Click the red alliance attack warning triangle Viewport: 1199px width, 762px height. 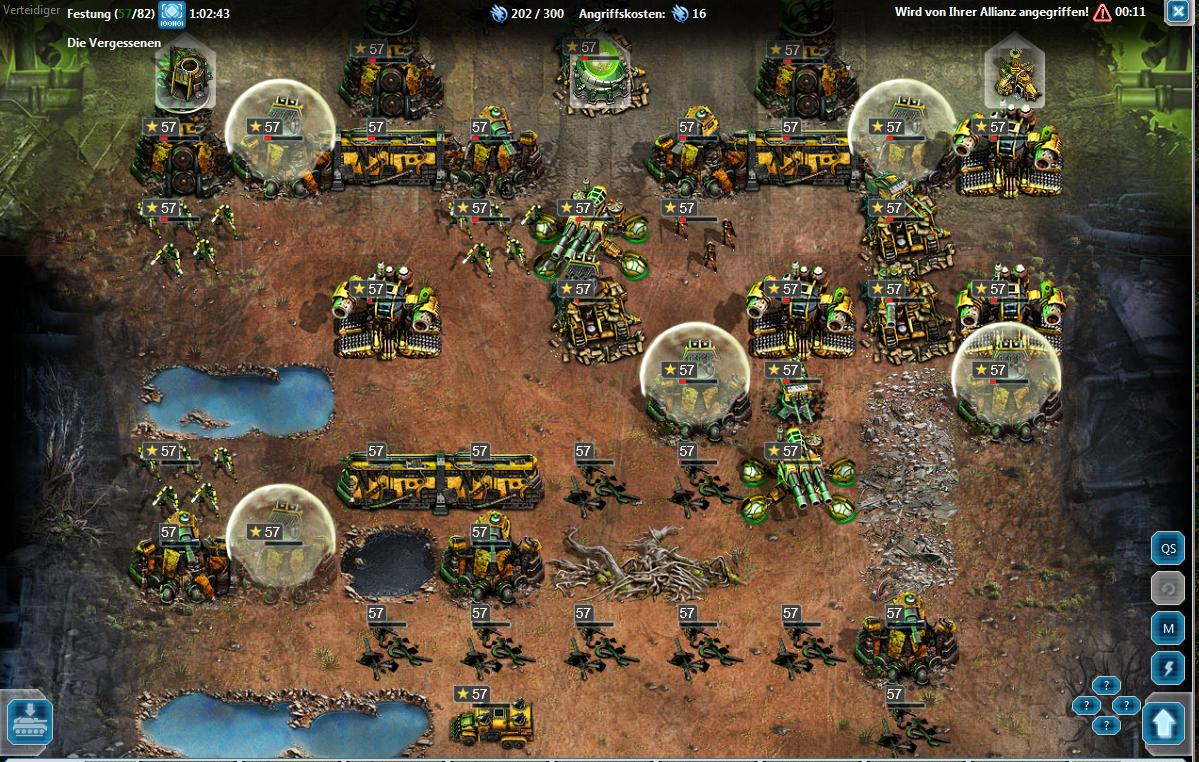(1102, 13)
